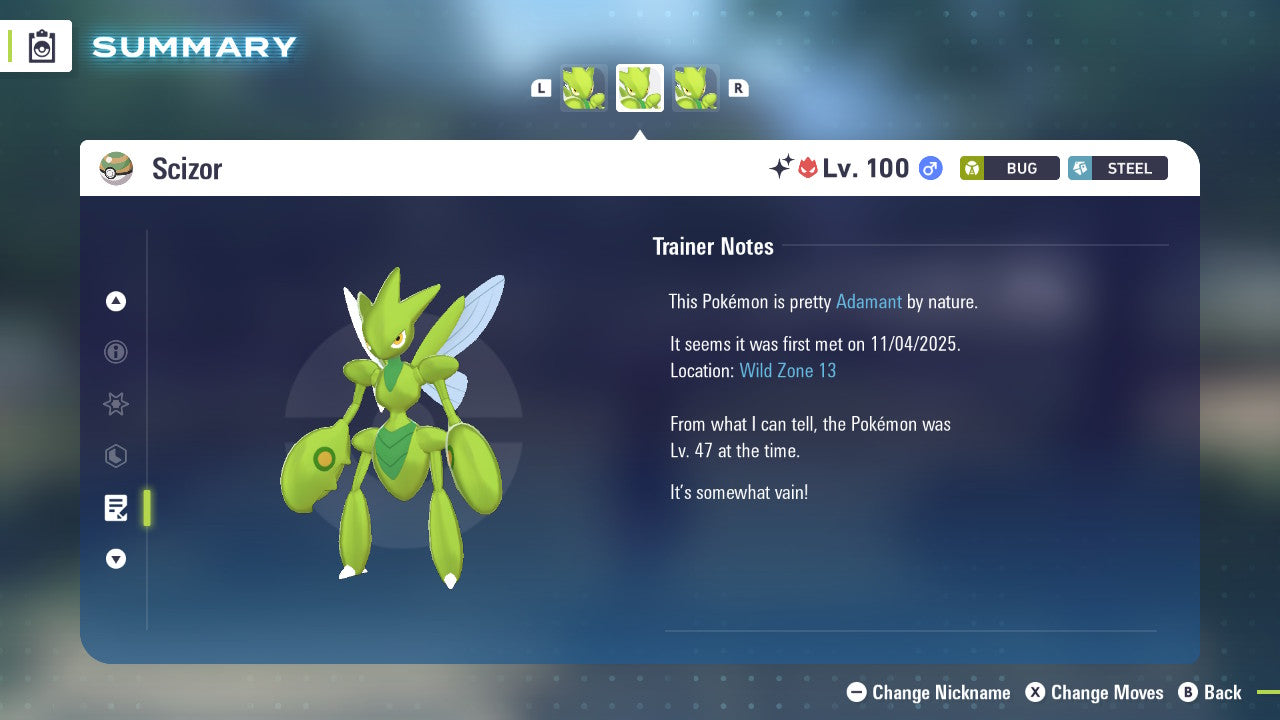Viewport: 1280px width, 720px height.
Task: Select the right Scizor thumbnail tab
Action: point(696,87)
